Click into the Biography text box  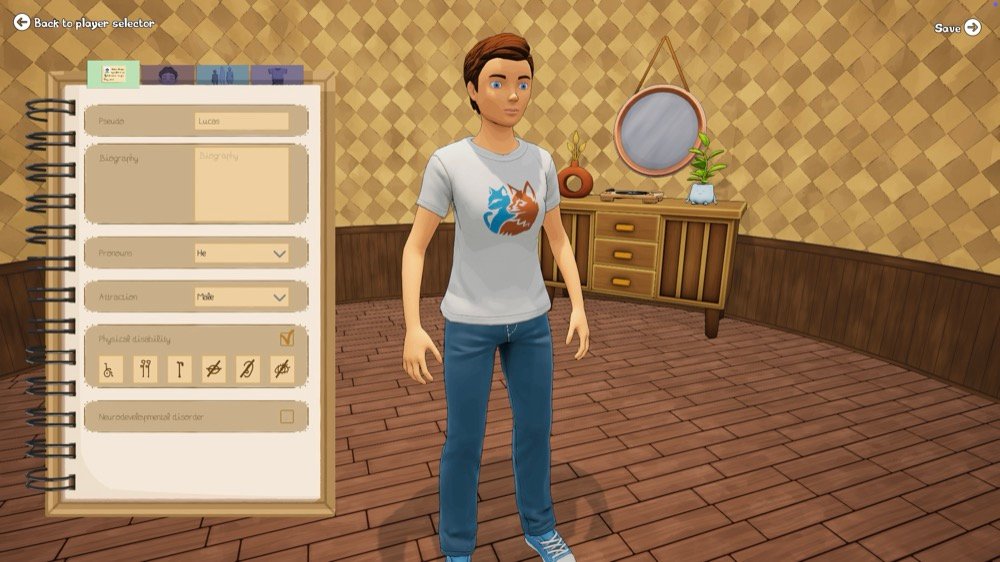point(241,184)
